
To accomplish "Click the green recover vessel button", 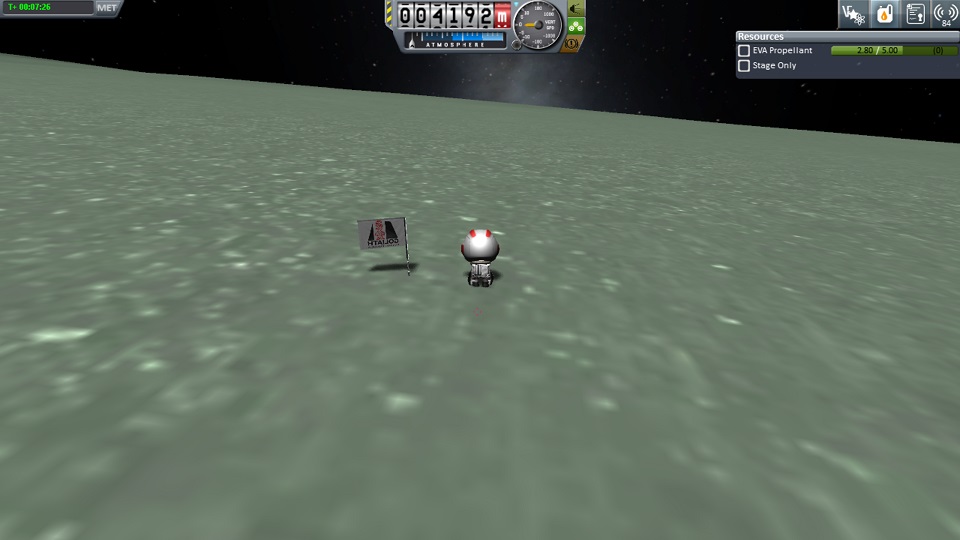I will pyautogui.click(x=575, y=26).
